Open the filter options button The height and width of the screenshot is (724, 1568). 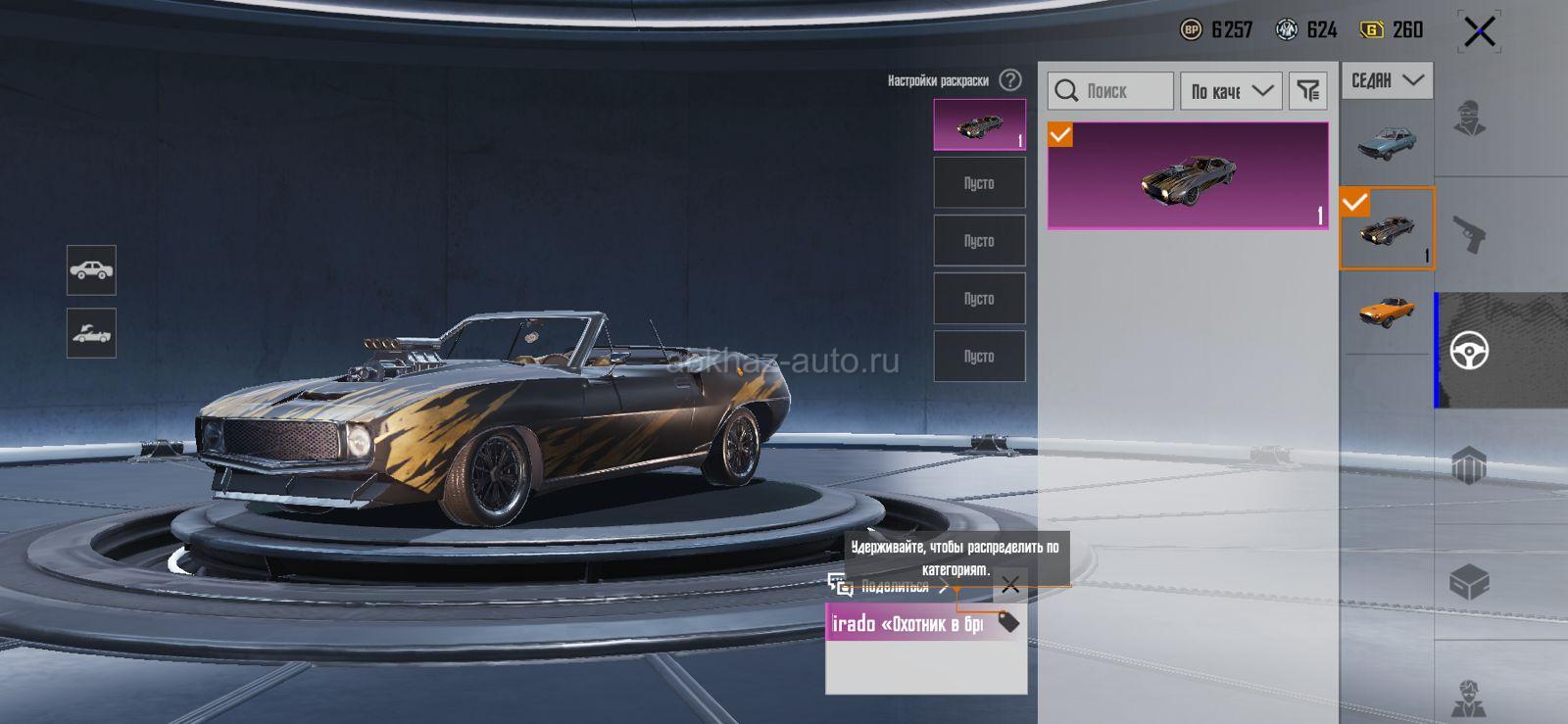pyautogui.click(x=1307, y=91)
